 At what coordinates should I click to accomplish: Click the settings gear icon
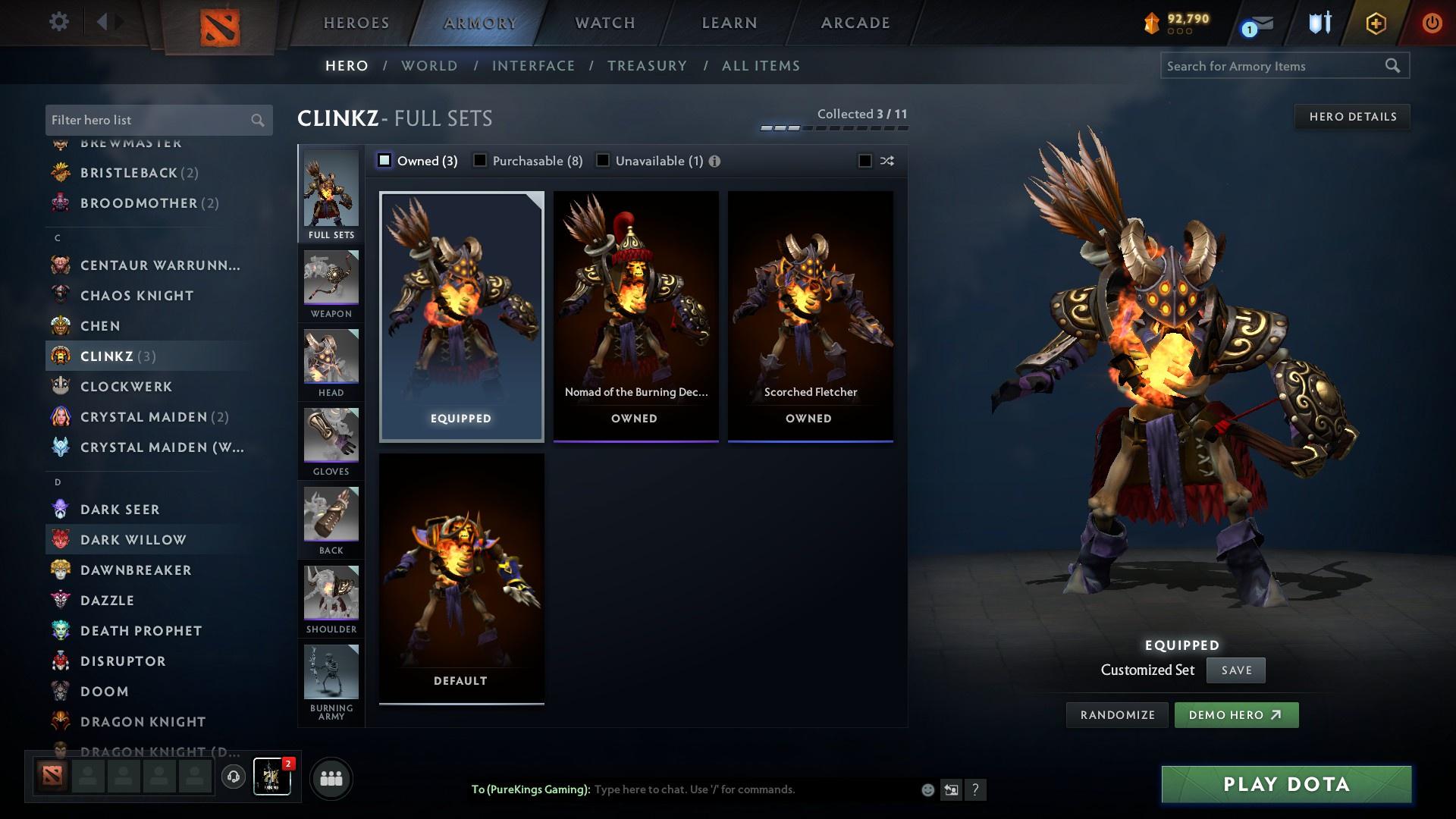click(x=58, y=23)
